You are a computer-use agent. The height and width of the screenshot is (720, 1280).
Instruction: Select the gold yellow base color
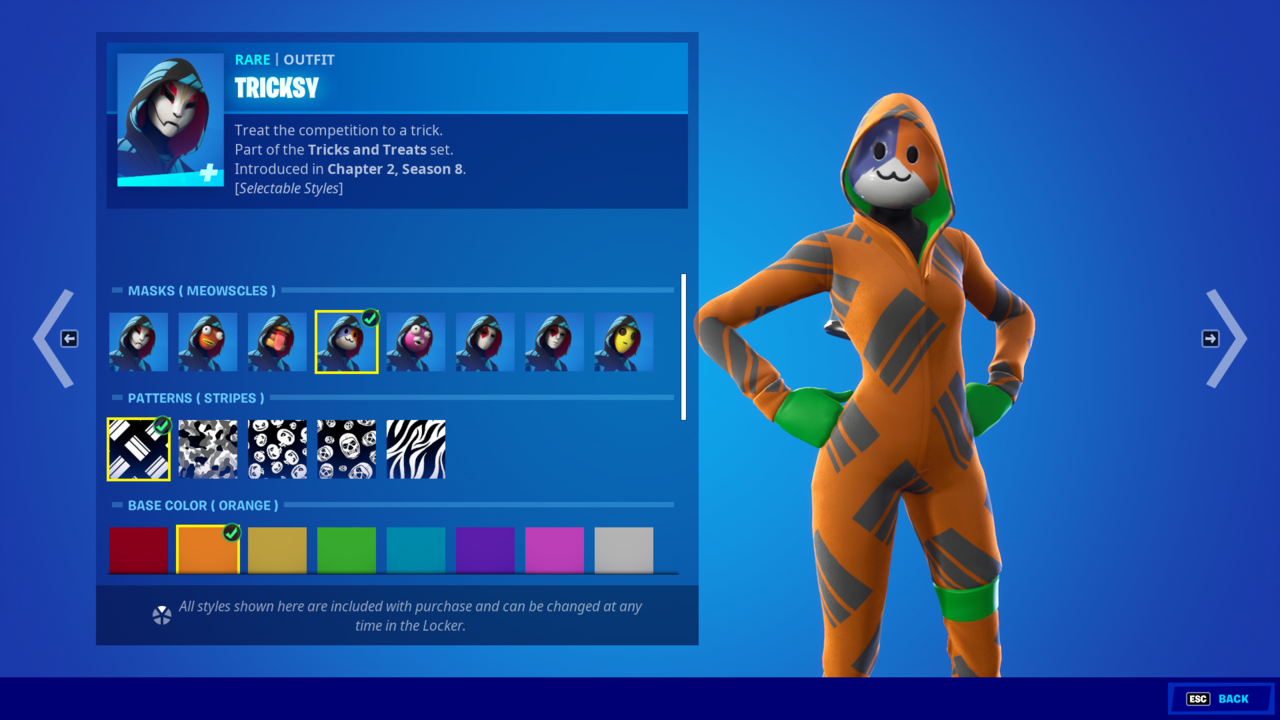point(277,550)
